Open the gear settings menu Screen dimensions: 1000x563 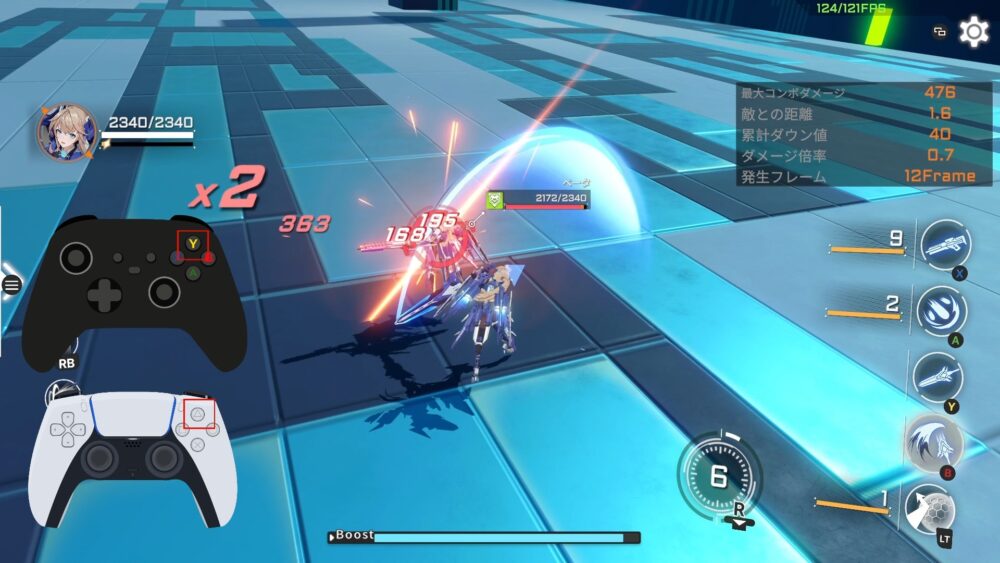[x=973, y=32]
